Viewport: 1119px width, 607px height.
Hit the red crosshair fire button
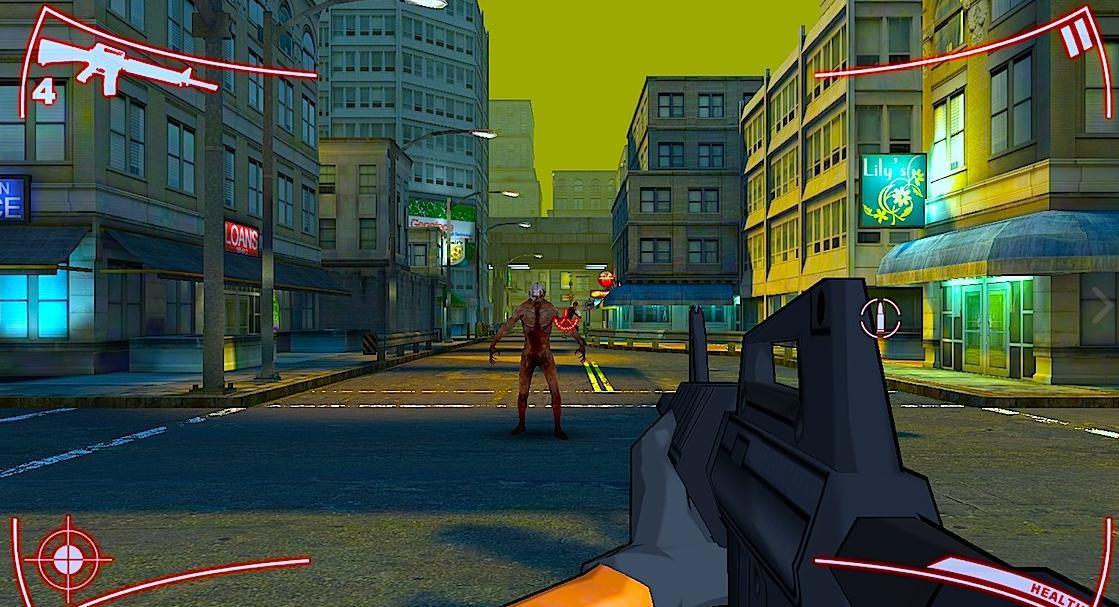point(68,554)
